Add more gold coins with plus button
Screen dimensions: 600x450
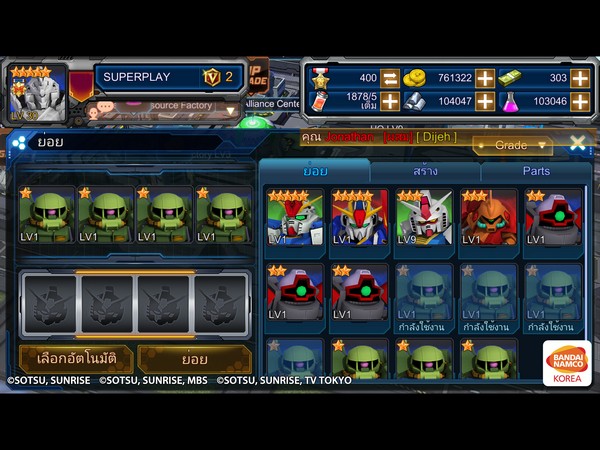[485, 78]
